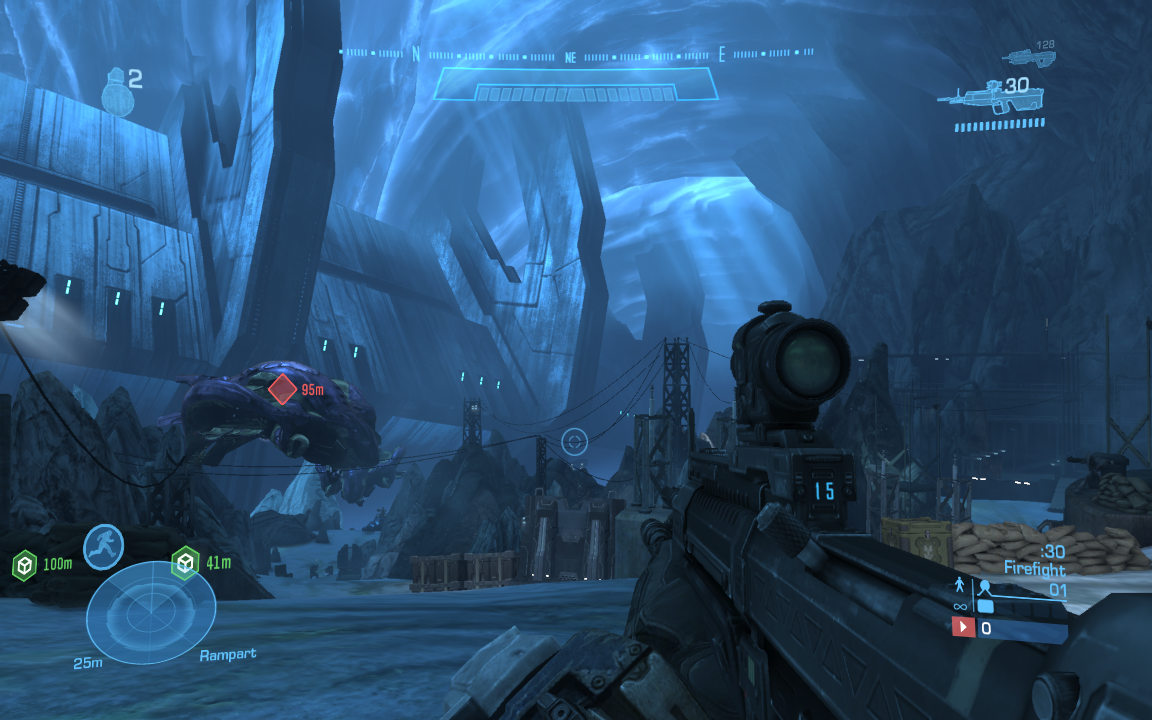
Task: Choose the DMR primary weapon icon
Action: 968,95
